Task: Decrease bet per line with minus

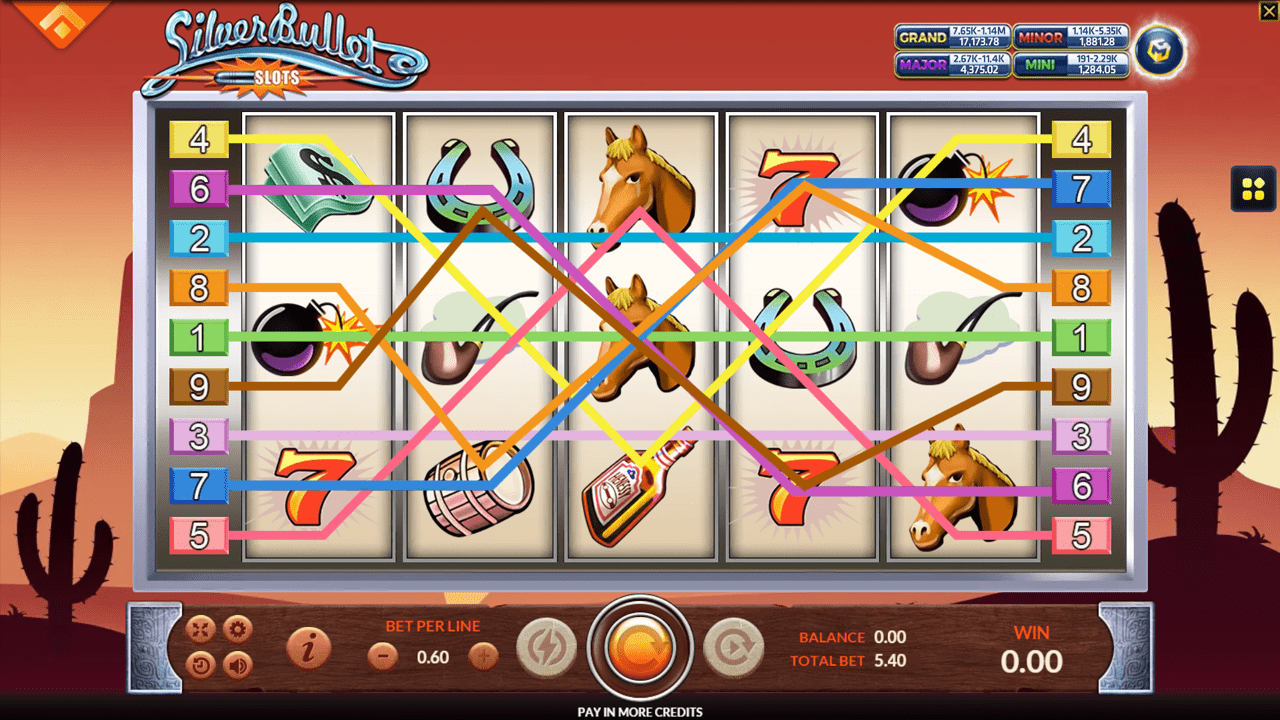Action: (383, 658)
